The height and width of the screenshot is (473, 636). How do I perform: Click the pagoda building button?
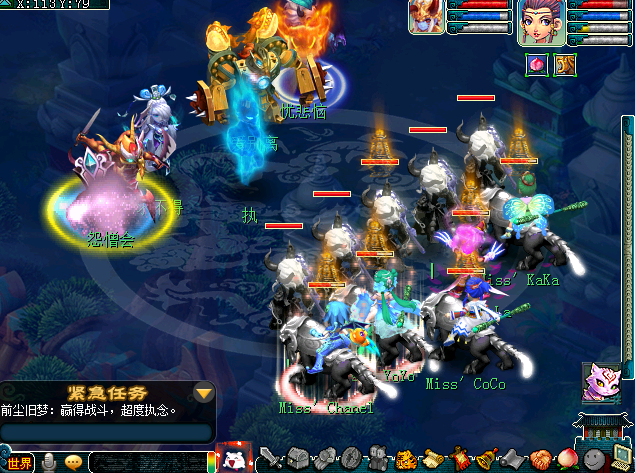pyautogui.click(x=601, y=432)
